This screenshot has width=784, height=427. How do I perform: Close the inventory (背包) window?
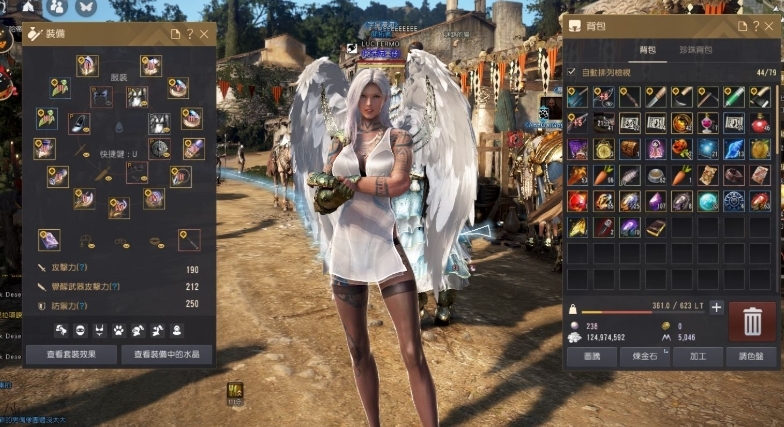(x=771, y=26)
